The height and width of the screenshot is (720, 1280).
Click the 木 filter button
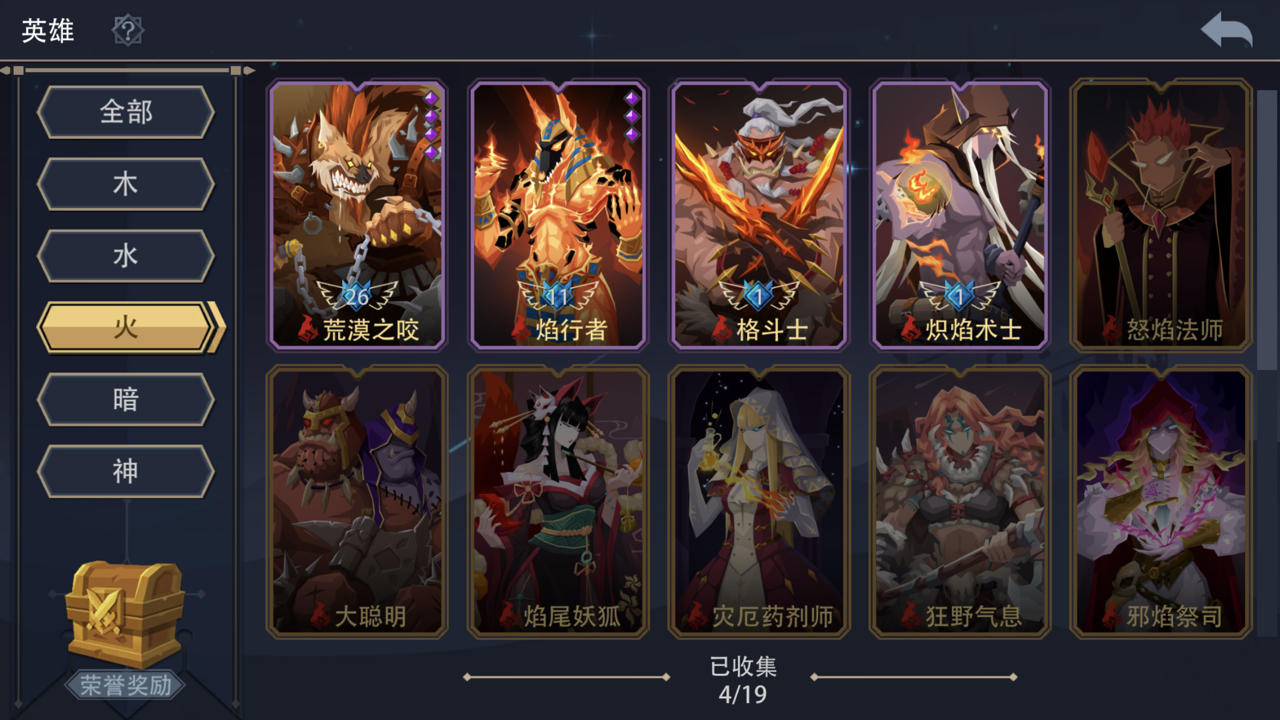126,184
